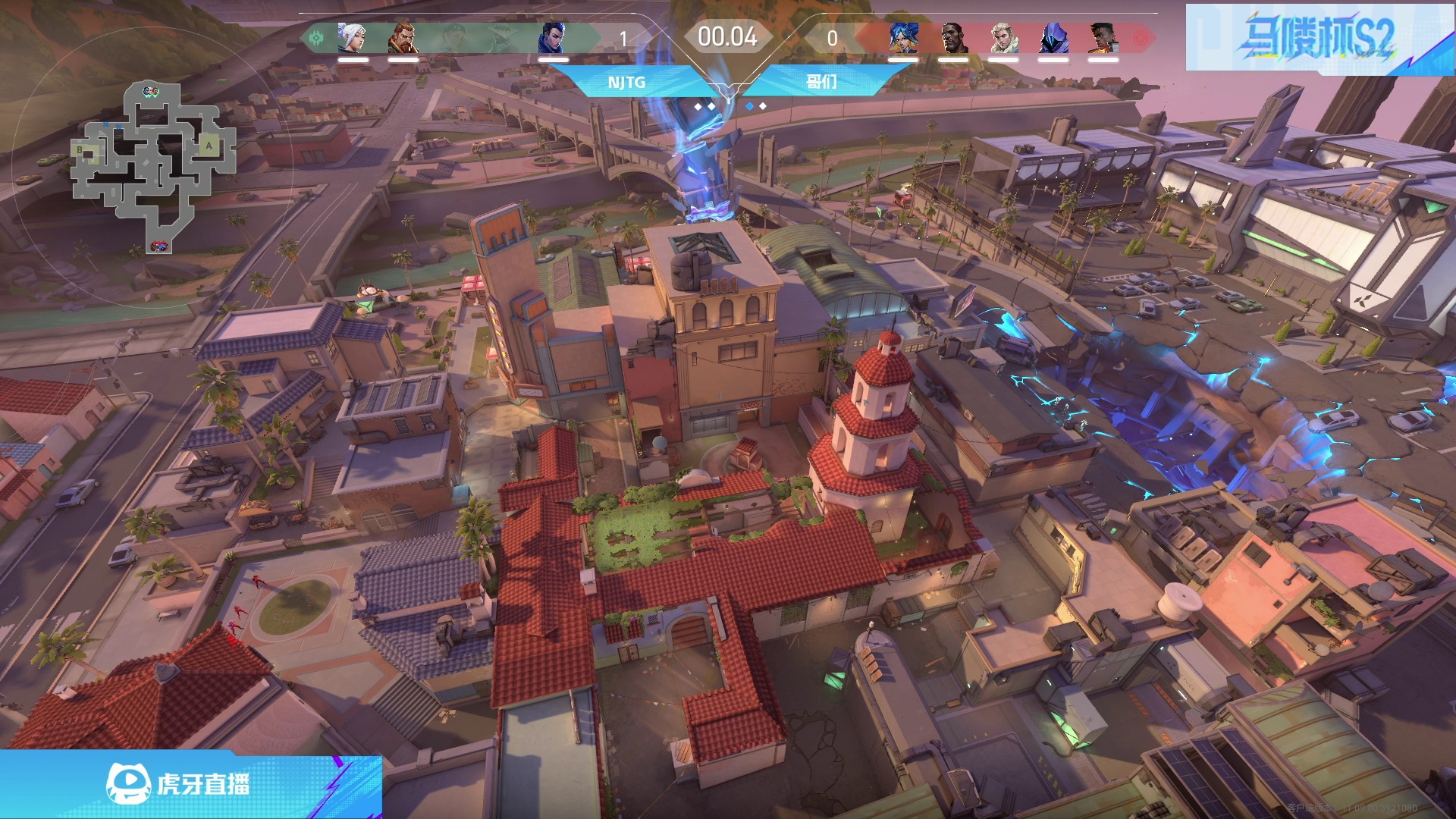The image size is (1456, 819).
Task: Click the red team cluster on minimap
Action: click(x=159, y=246)
